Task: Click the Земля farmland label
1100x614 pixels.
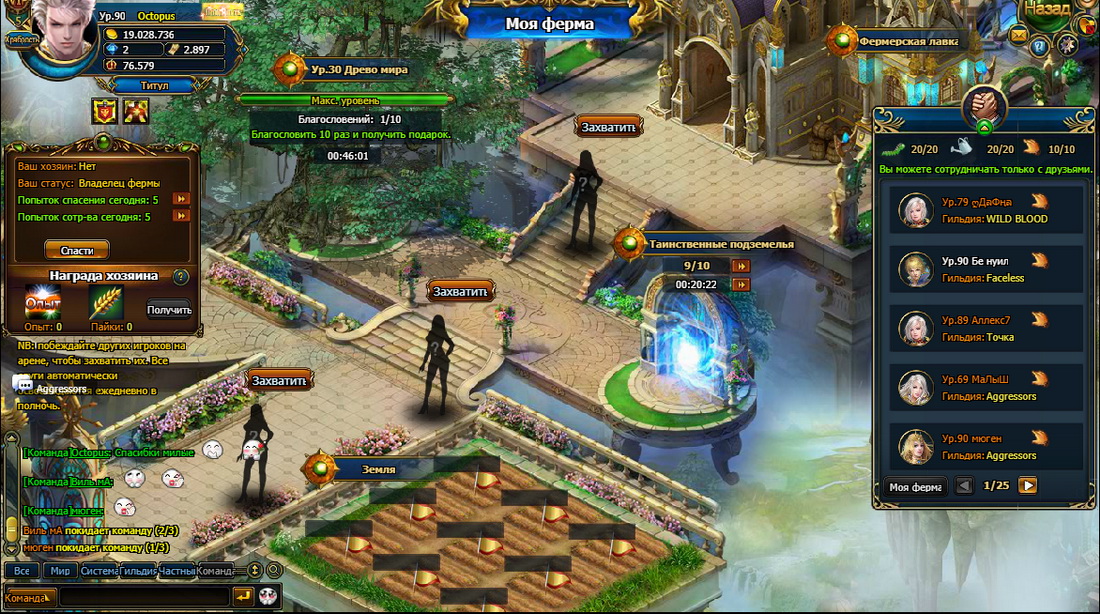Action: [378, 469]
